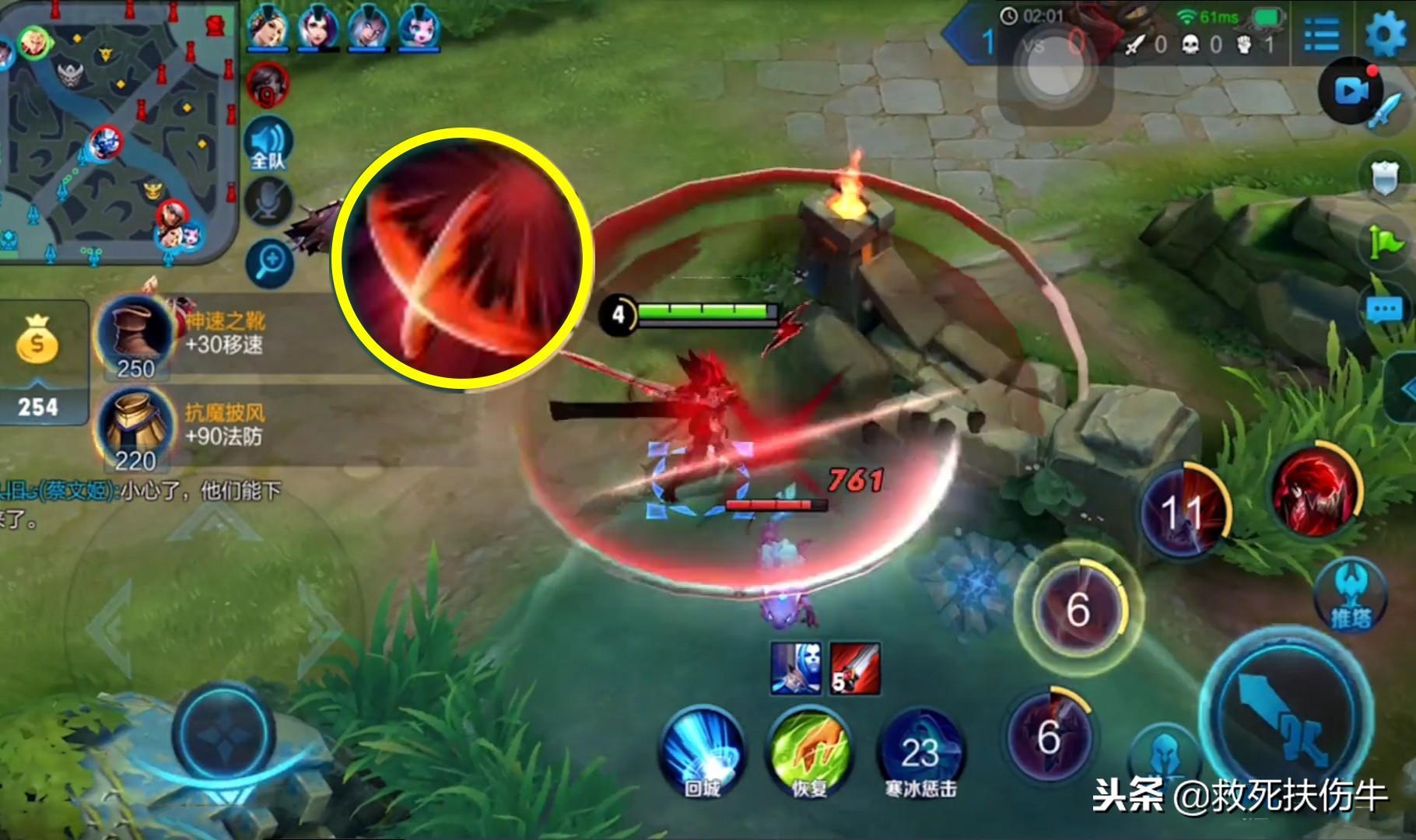Use the 恢复 heal spell
Screen dimensions: 1416x840
coord(809,750)
